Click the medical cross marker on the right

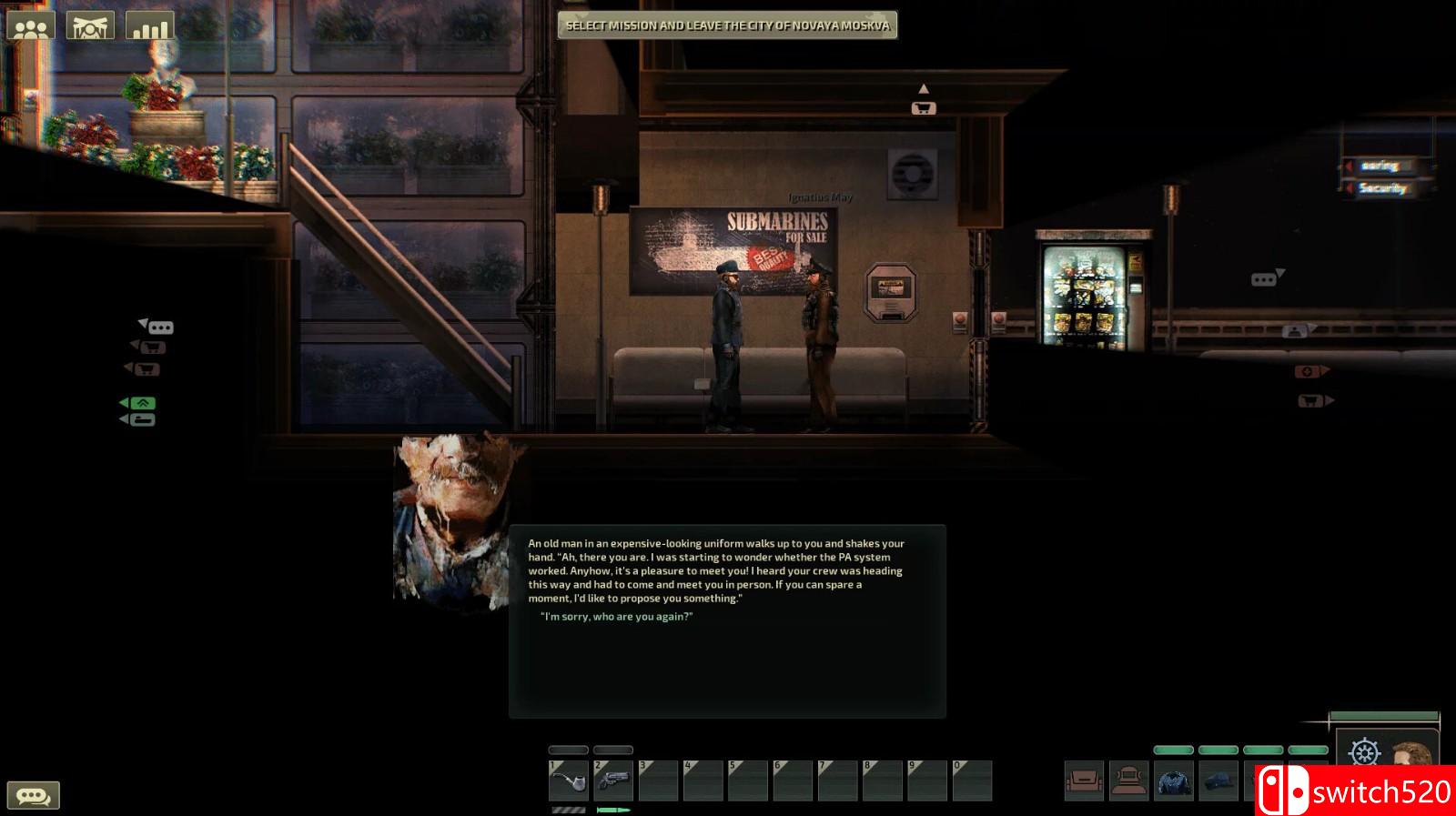tap(1308, 370)
